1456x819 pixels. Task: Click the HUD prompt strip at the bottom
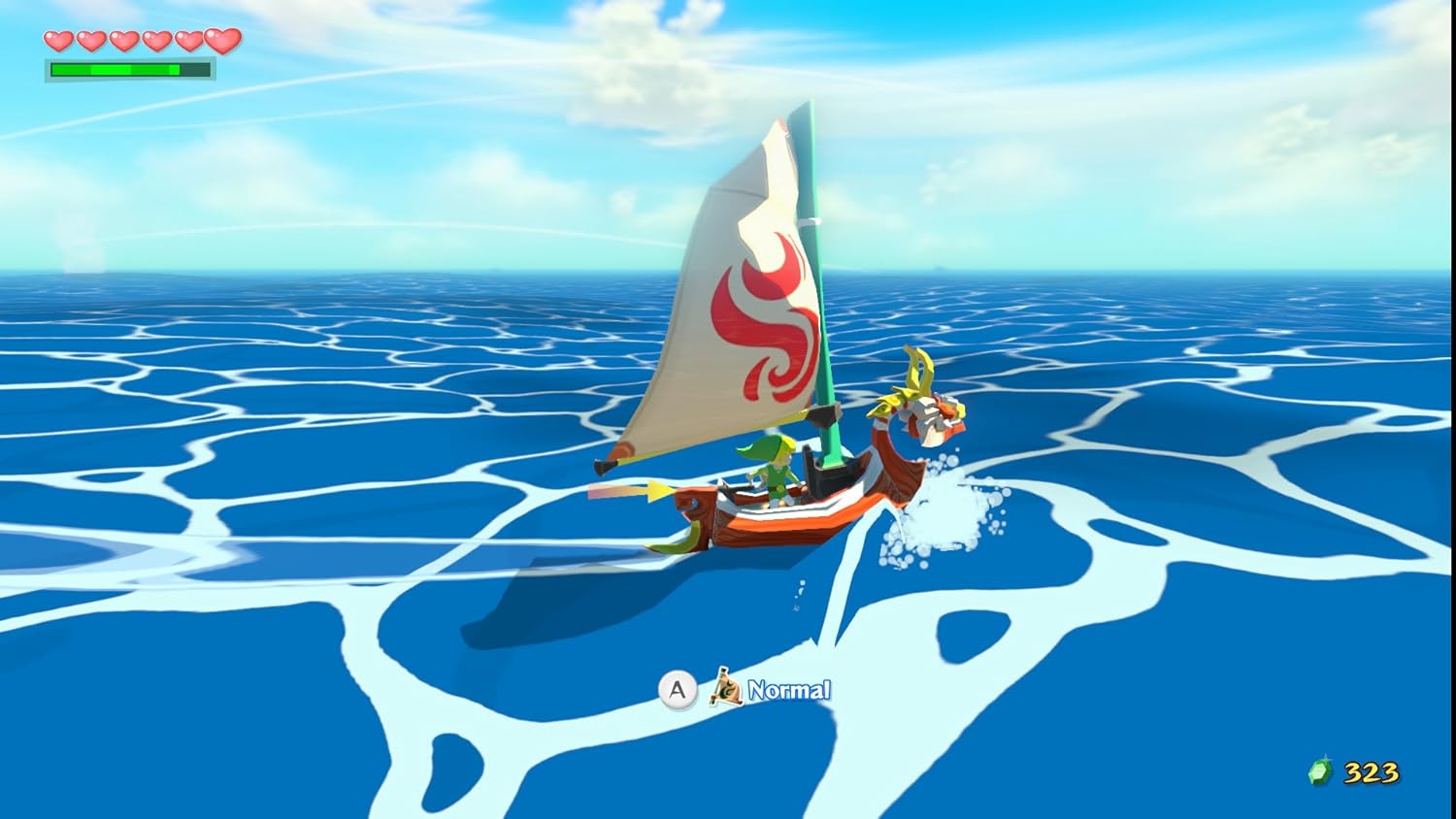[747, 690]
